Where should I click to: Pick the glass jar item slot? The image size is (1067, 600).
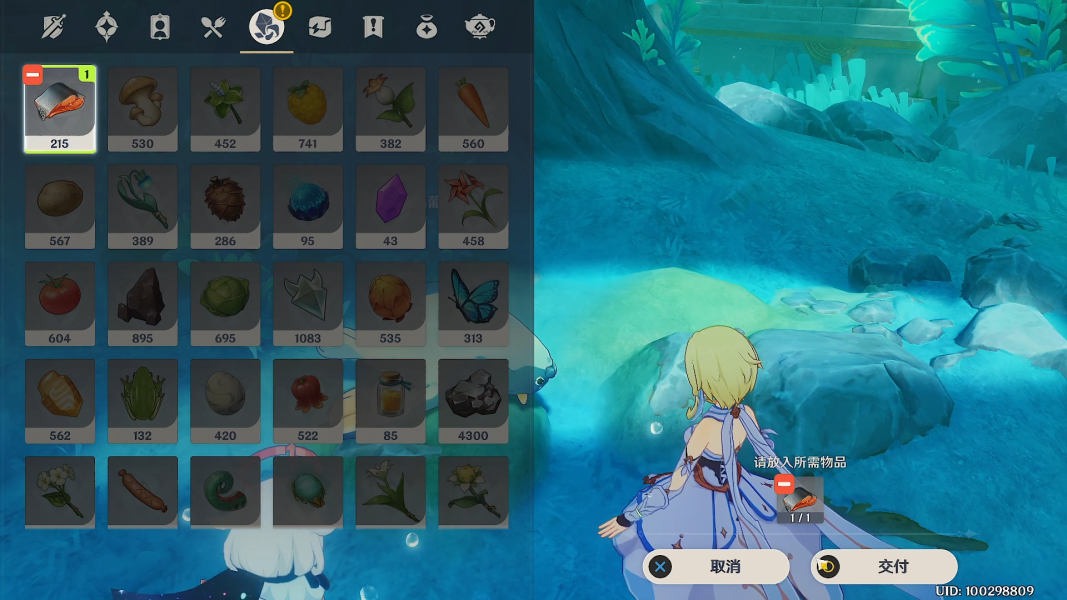coord(390,400)
